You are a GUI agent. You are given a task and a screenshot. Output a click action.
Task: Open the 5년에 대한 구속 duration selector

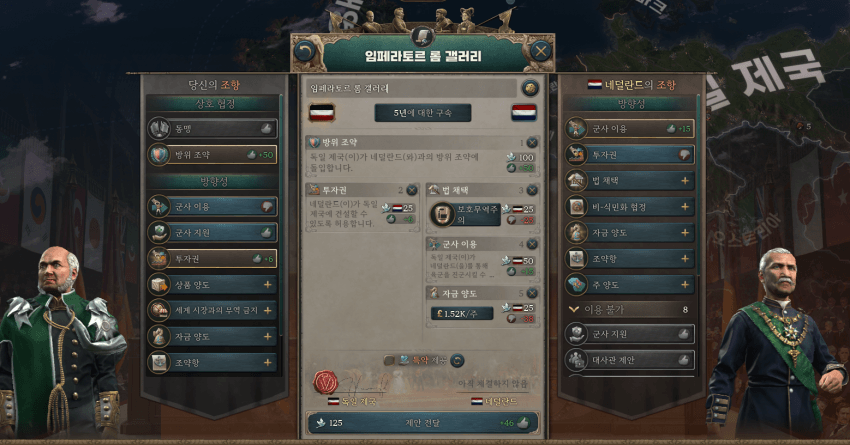point(421,112)
